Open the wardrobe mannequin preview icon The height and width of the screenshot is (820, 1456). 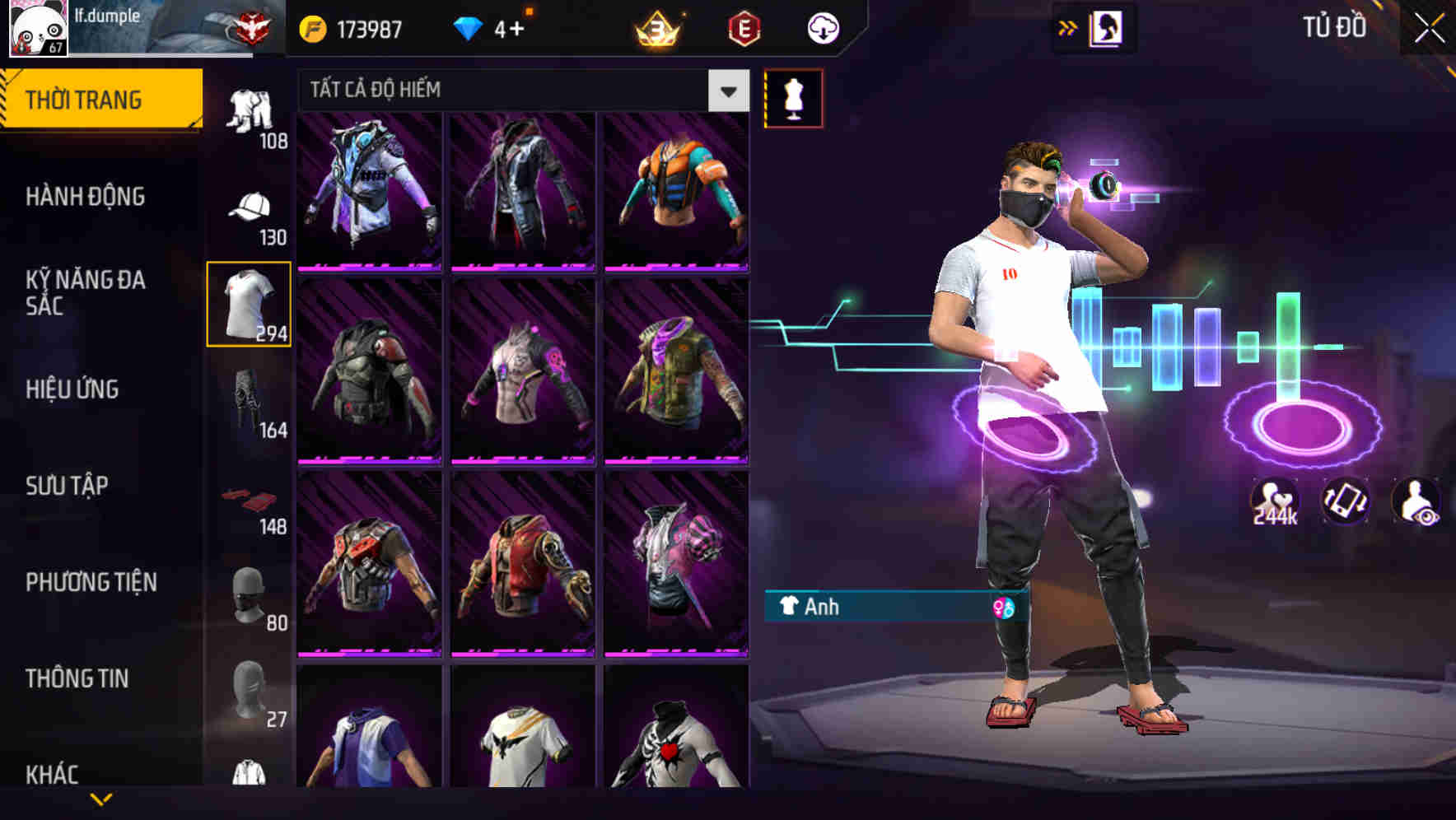point(792,97)
